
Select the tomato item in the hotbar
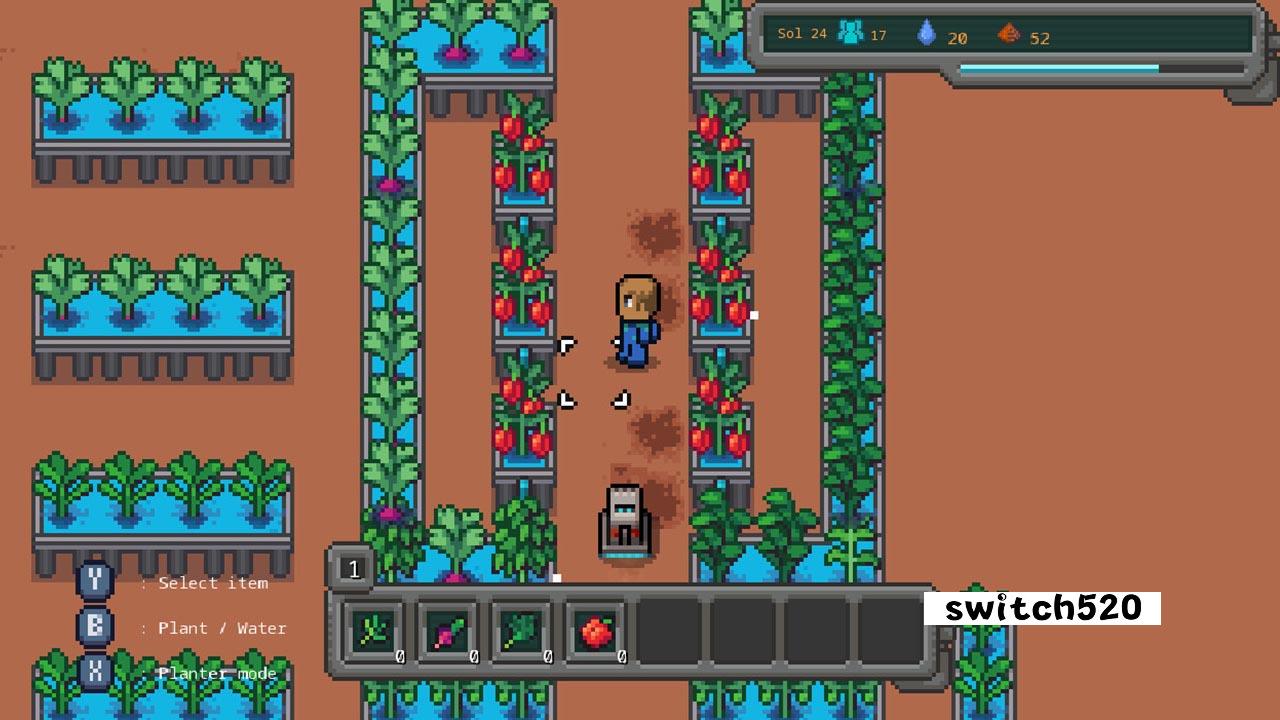tap(594, 630)
